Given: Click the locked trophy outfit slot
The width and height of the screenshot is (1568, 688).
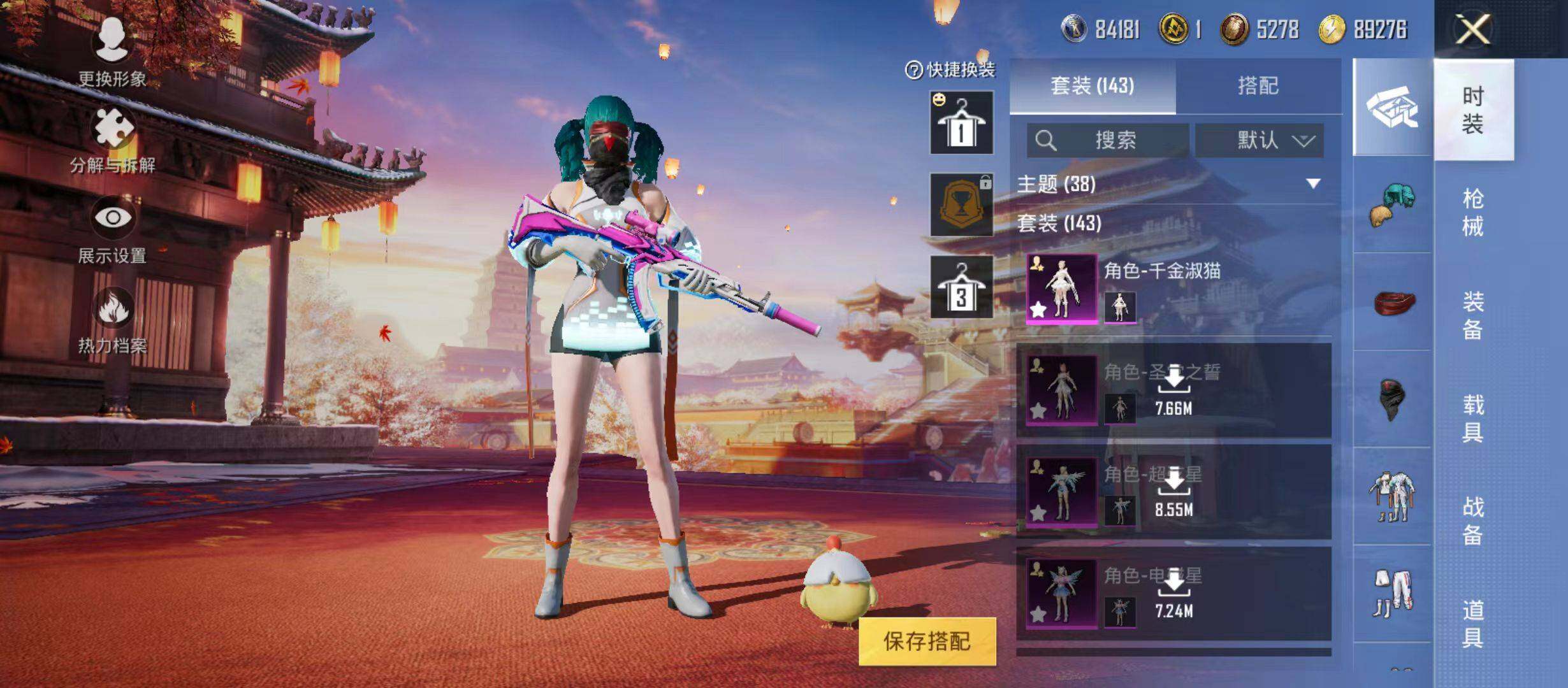Looking at the screenshot, I should click(x=961, y=204).
